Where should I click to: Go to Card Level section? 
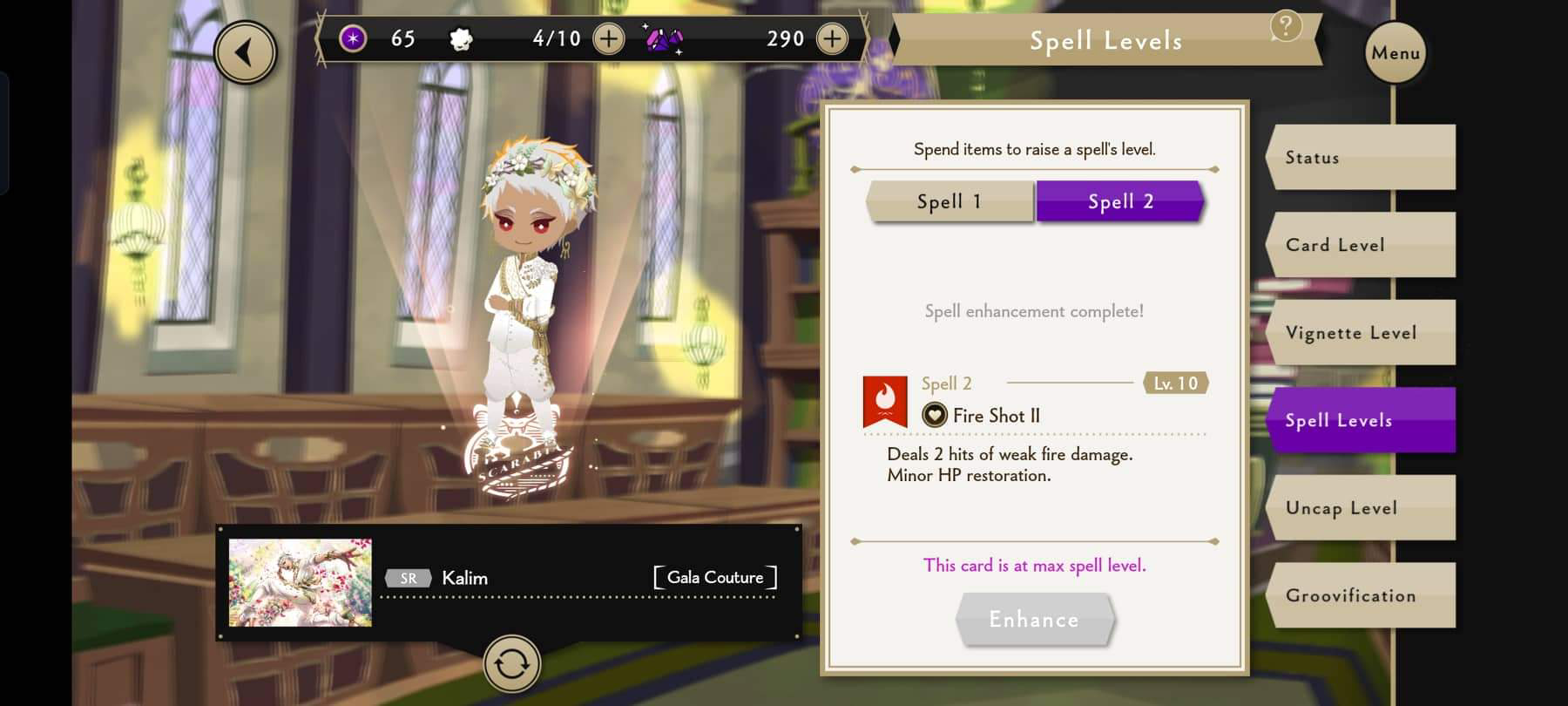tap(1361, 245)
